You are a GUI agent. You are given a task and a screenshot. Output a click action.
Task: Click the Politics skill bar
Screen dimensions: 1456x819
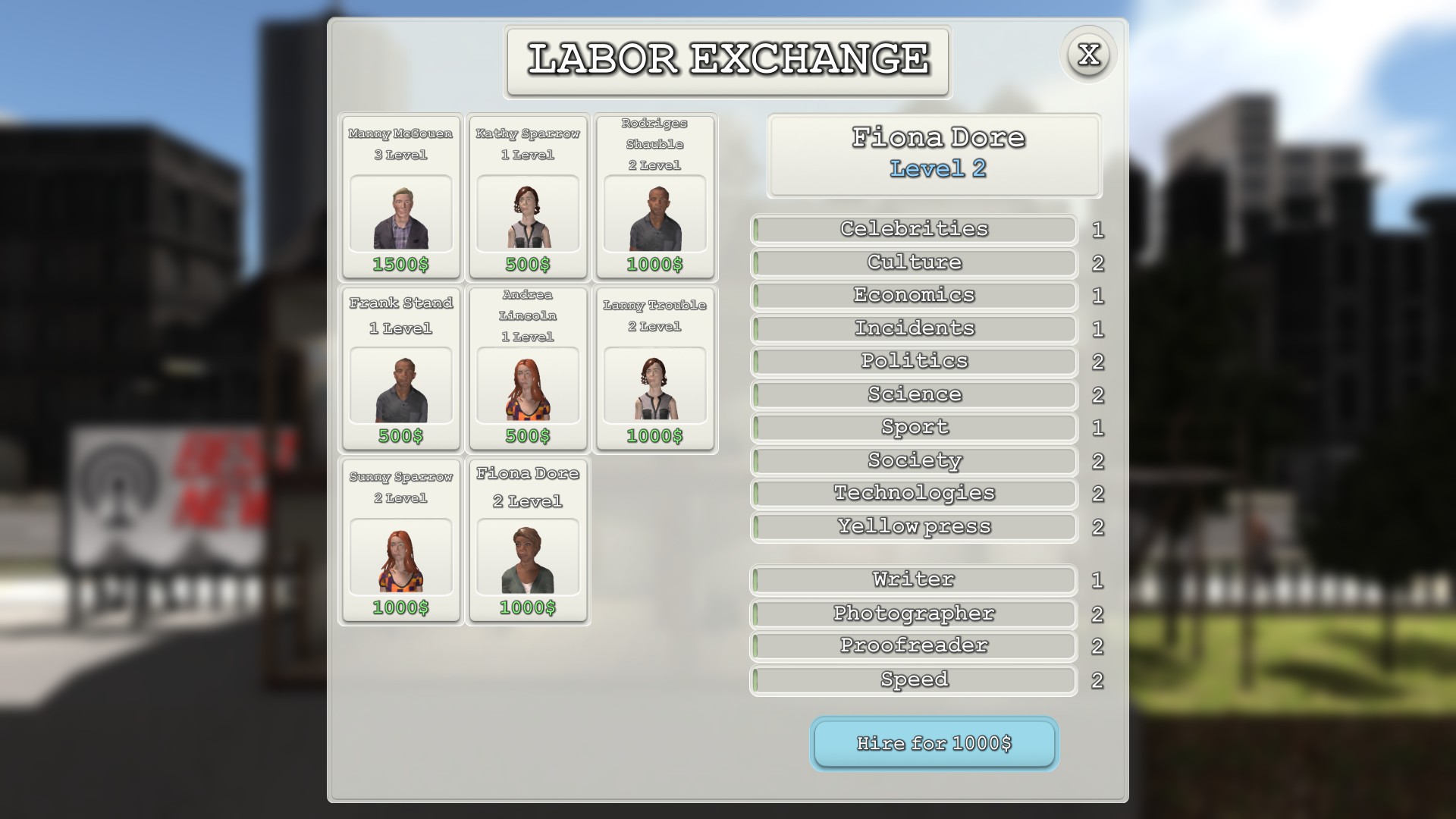point(913,361)
